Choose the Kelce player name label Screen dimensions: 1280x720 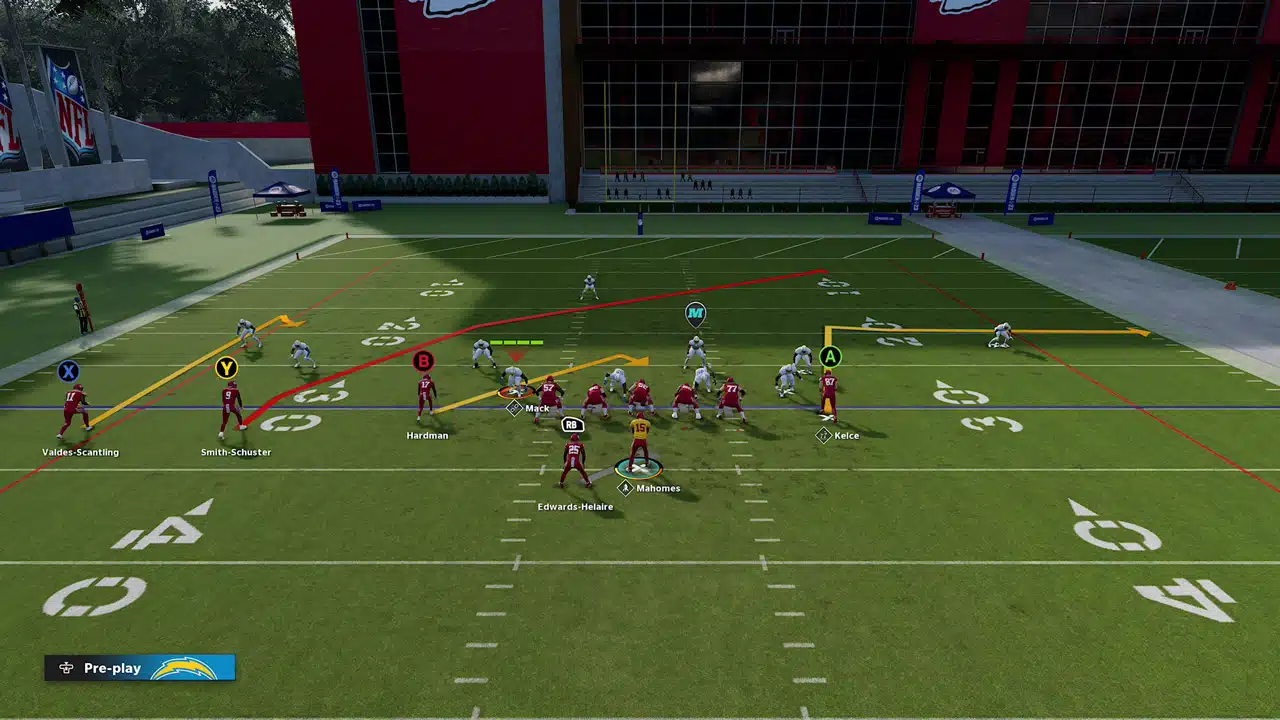click(846, 436)
